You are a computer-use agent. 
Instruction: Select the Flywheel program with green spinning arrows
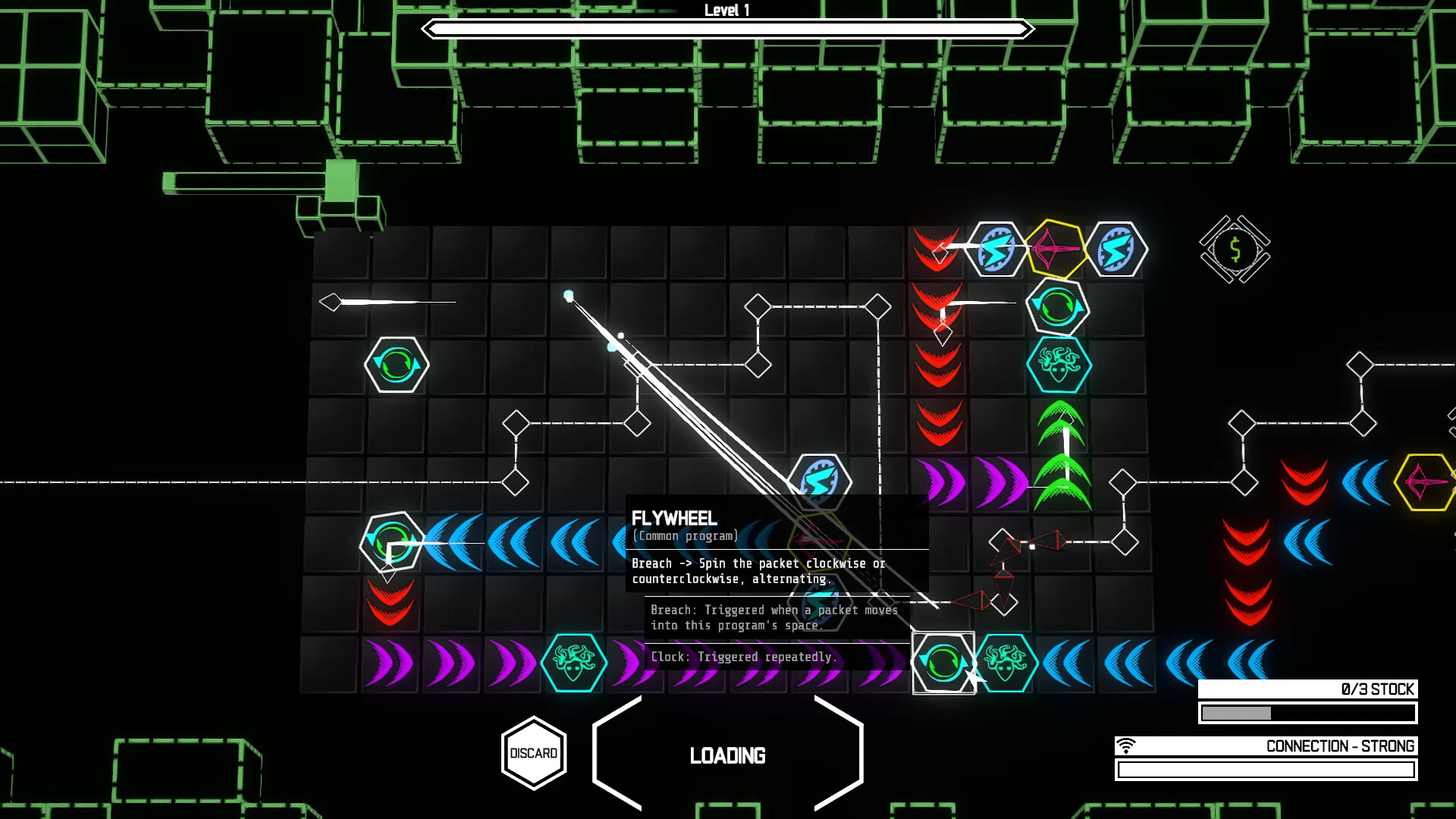1057,308
